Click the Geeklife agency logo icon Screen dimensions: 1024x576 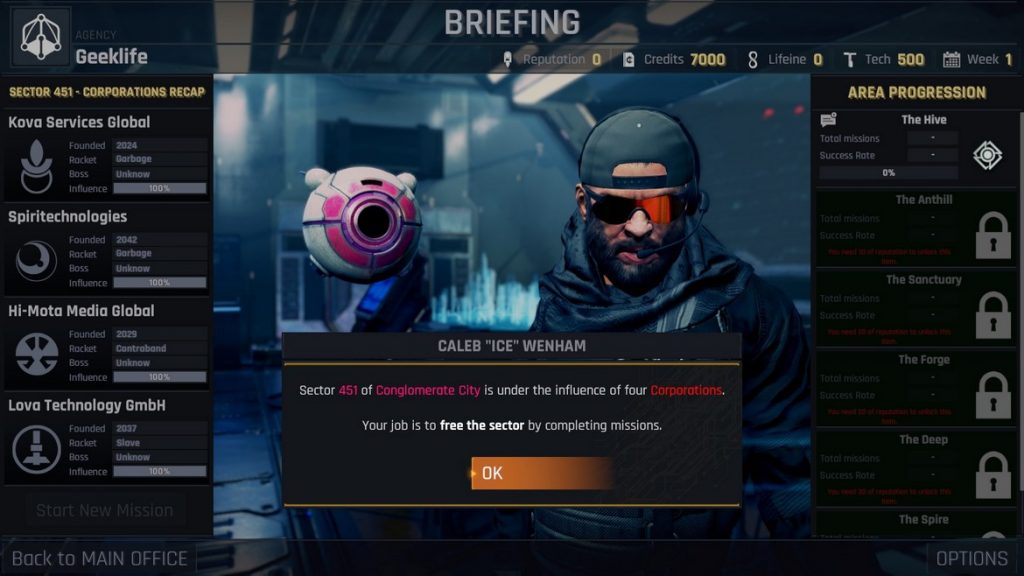point(41,37)
